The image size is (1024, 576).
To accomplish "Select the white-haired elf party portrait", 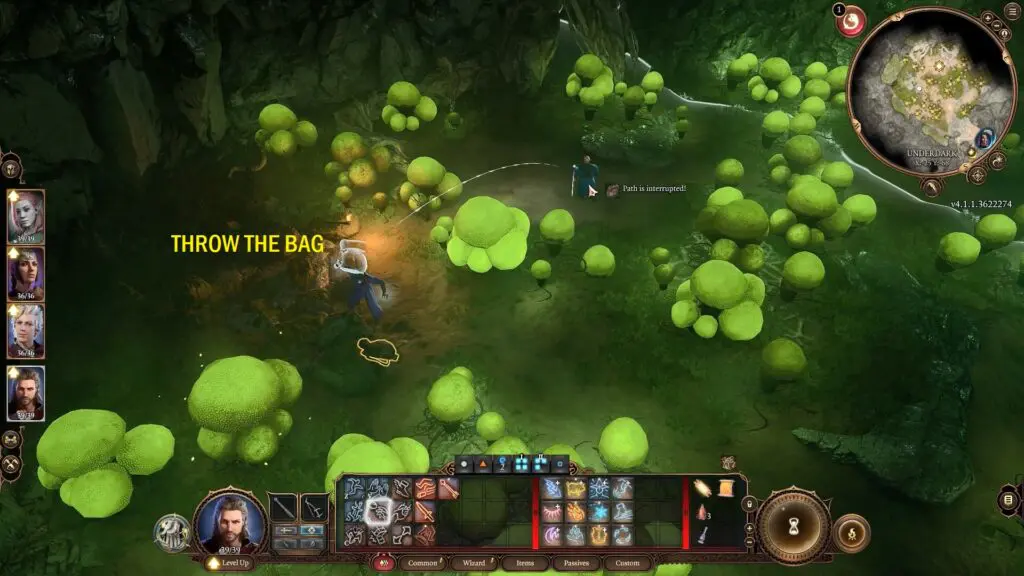I will 26,332.
